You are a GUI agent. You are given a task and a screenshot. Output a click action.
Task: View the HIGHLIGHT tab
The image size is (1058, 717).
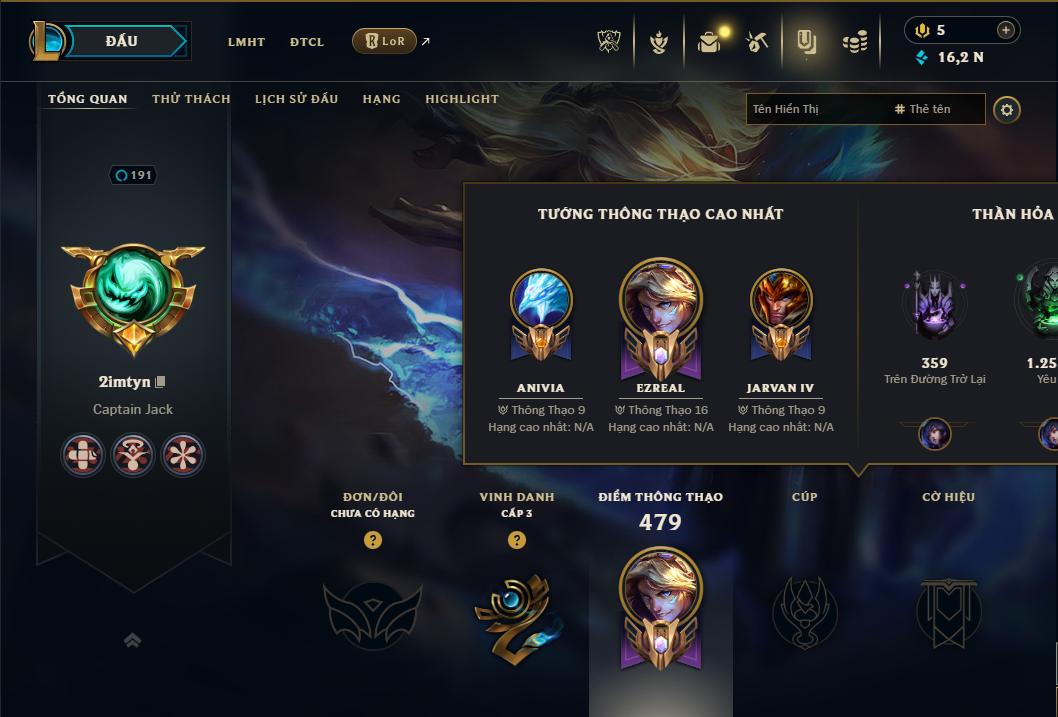461,99
